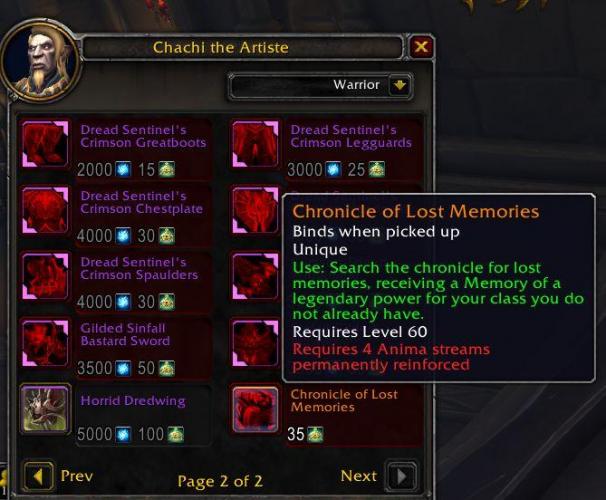Click the Next page arrow button

[x=401, y=476]
